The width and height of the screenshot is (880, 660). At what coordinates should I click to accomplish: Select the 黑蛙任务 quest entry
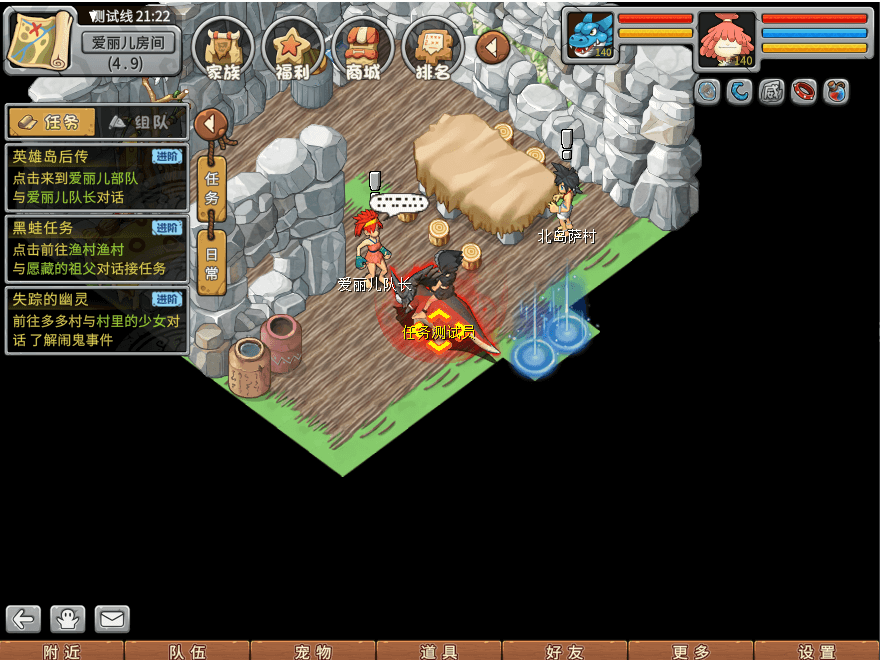coord(96,249)
